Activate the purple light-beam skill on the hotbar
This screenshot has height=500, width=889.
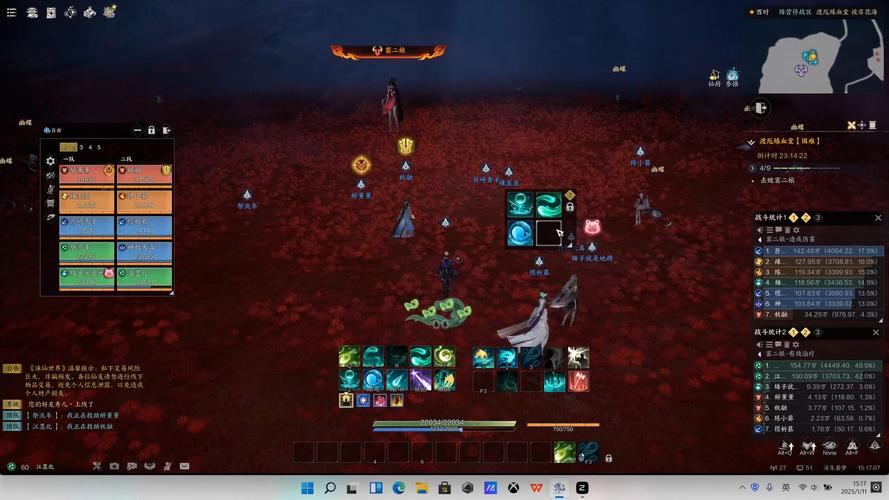420,380
